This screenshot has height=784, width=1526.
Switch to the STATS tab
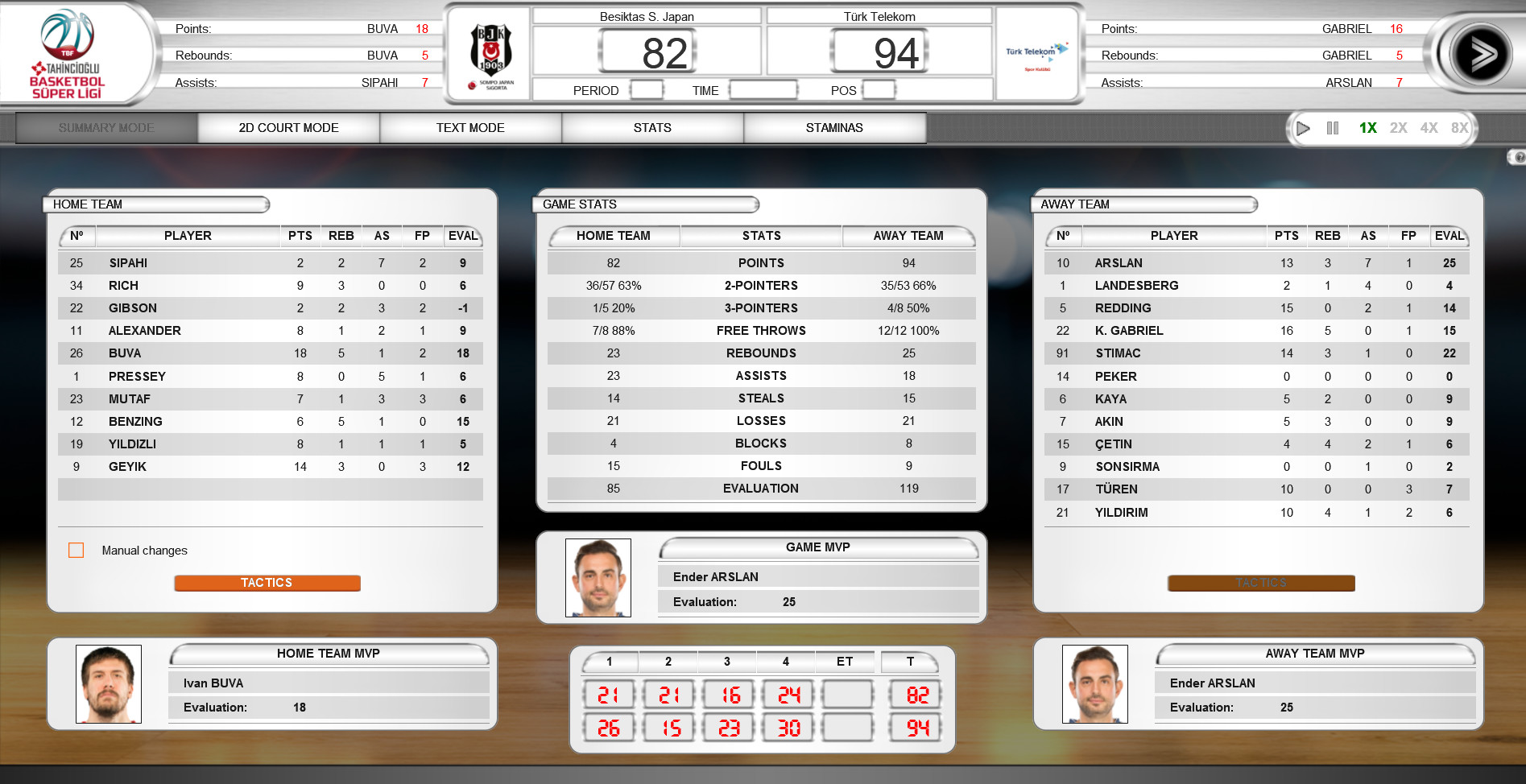coord(651,127)
